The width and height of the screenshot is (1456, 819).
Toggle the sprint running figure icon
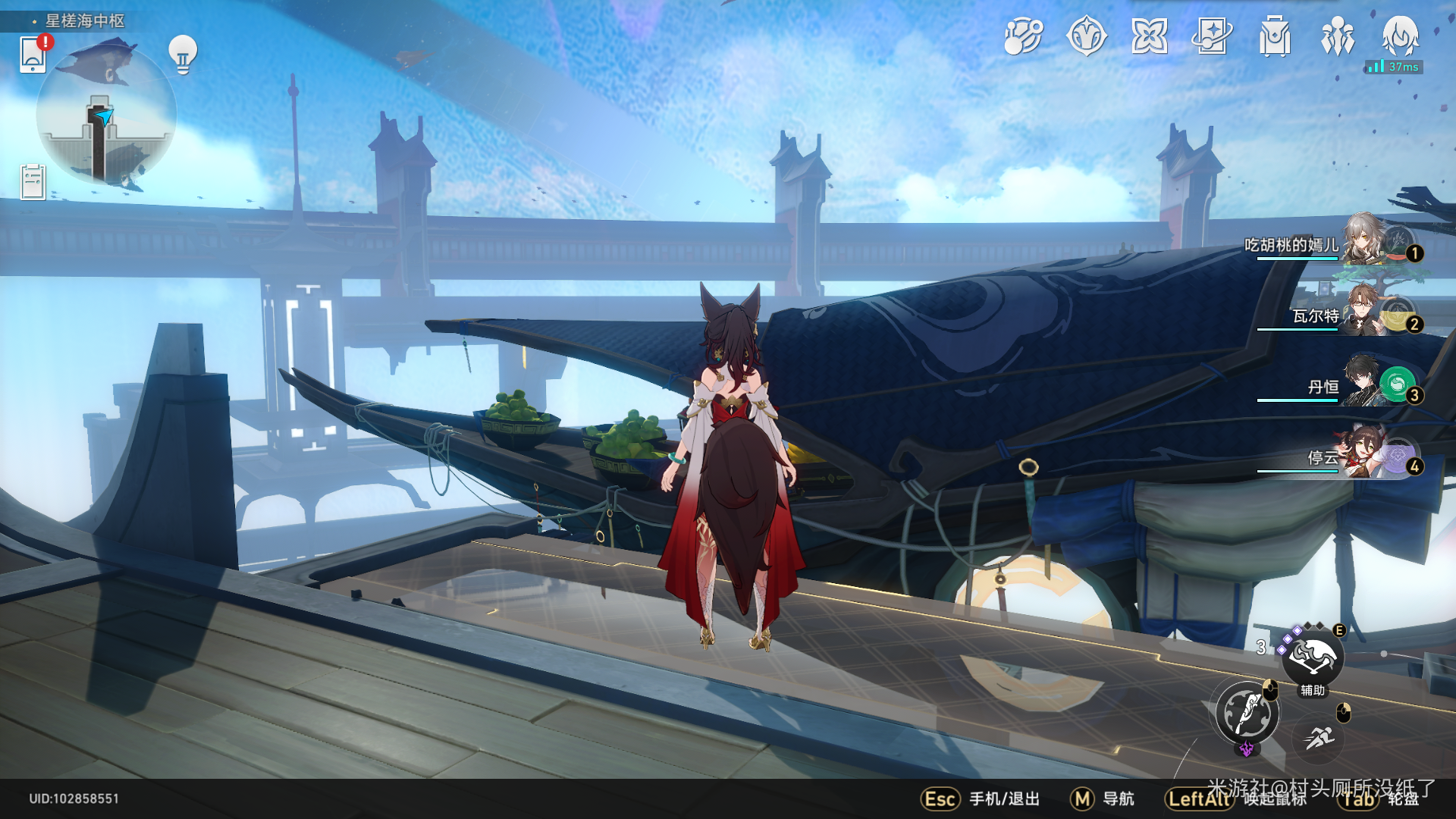point(1319,737)
